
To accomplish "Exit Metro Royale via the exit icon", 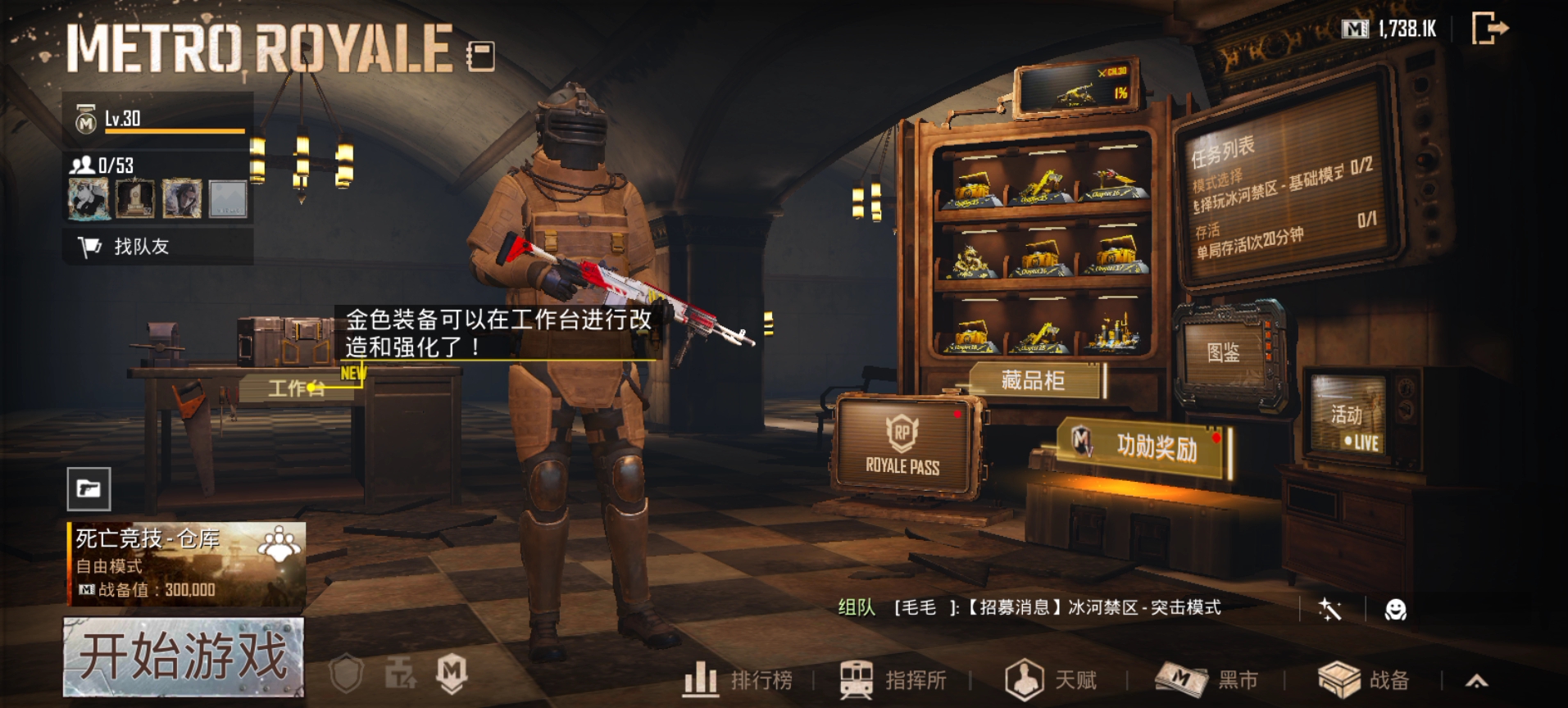I will pos(1489,29).
